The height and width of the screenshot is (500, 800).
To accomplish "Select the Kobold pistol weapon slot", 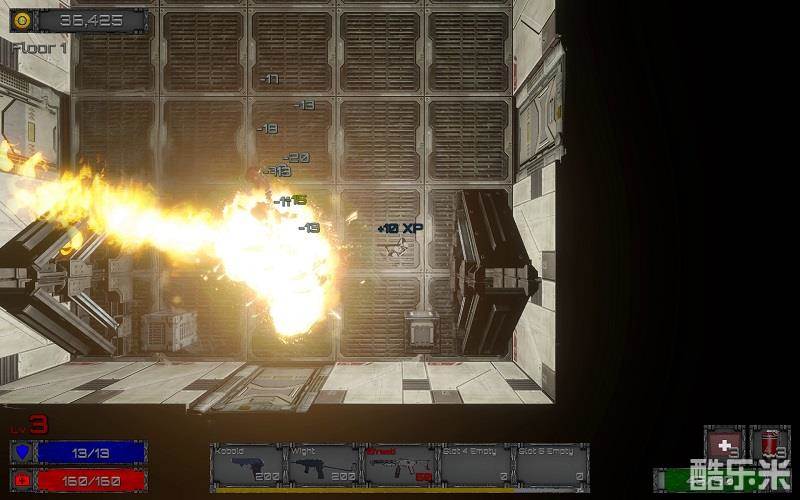I will [x=247, y=465].
